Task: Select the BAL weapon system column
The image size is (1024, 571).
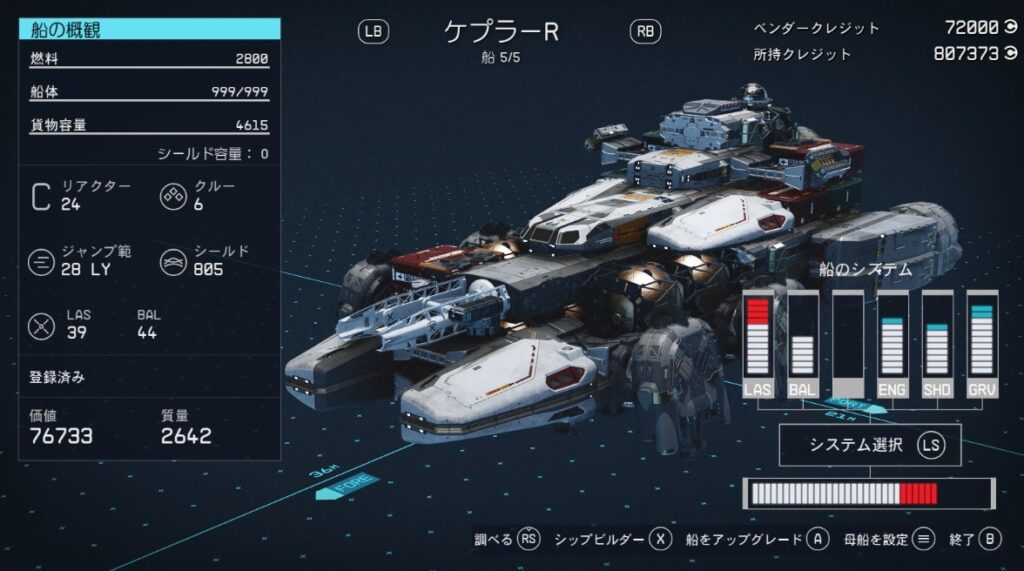Action: click(802, 345)
